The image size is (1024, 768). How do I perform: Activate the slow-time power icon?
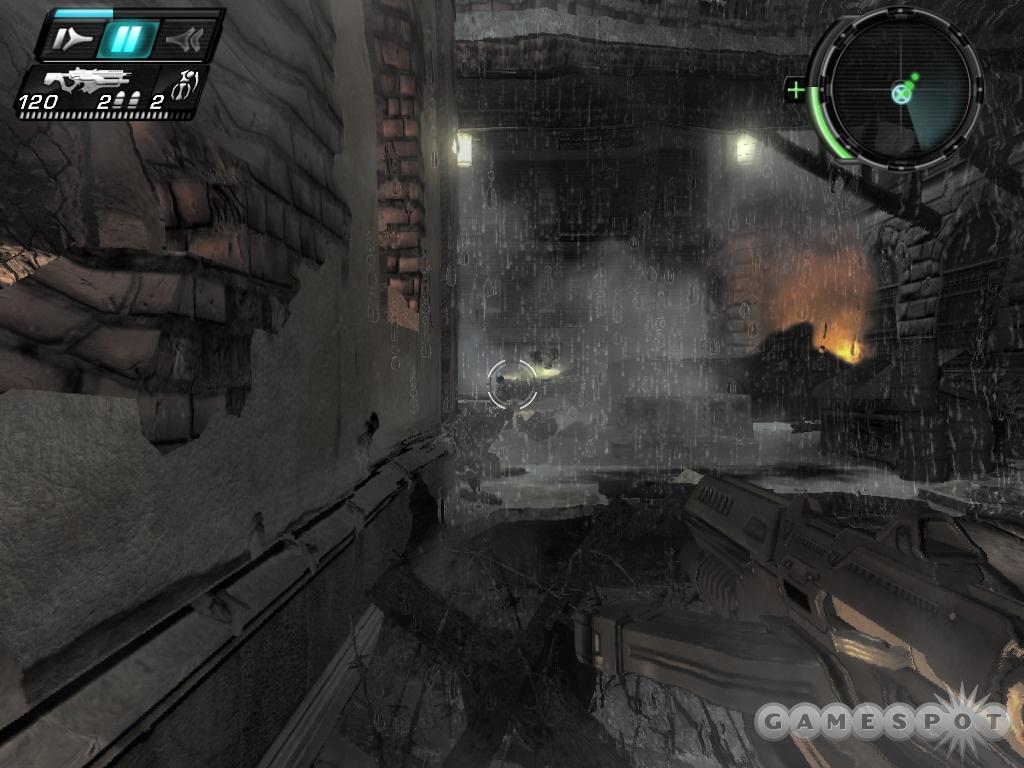click(x=73, y=40)
